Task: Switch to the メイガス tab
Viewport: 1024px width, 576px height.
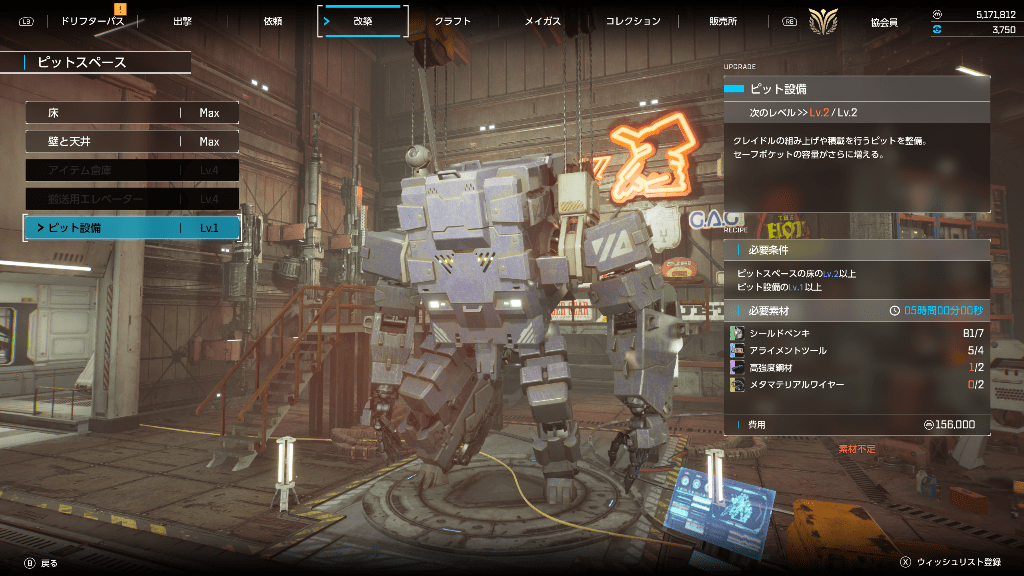Action: pyautogui.click(x=543, y=21)
